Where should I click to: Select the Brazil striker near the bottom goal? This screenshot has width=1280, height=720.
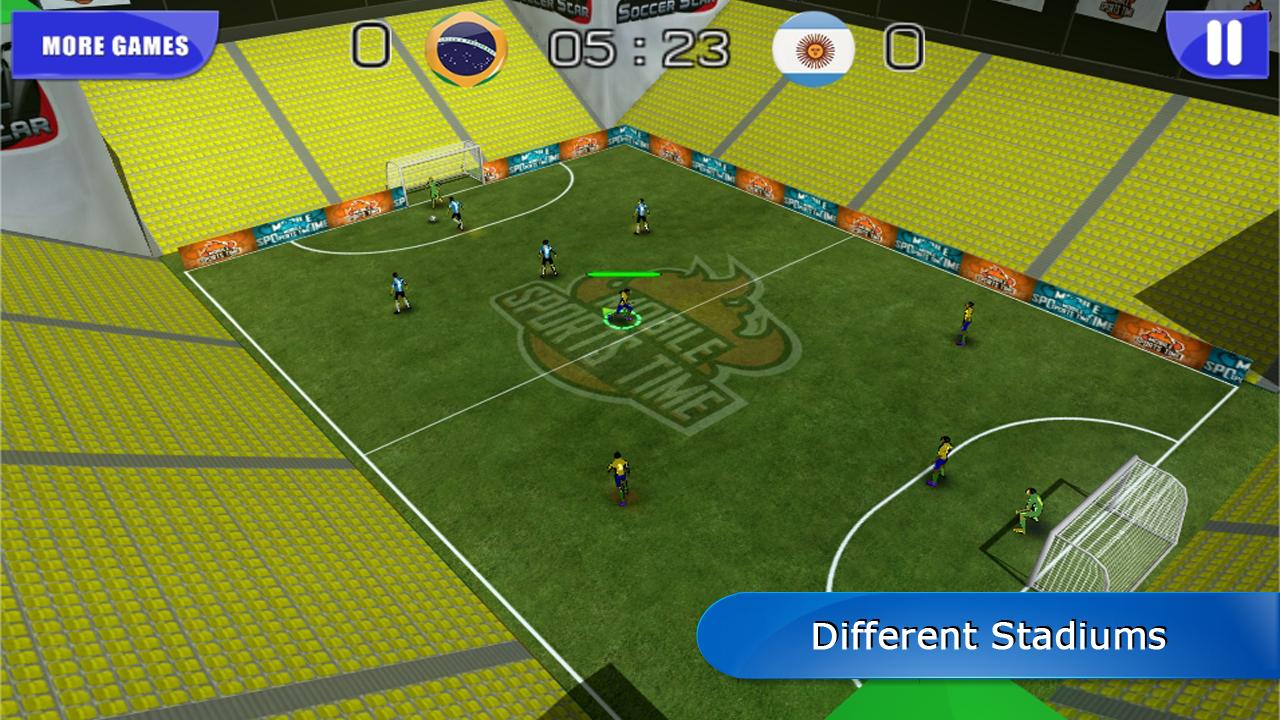point(618,480)
